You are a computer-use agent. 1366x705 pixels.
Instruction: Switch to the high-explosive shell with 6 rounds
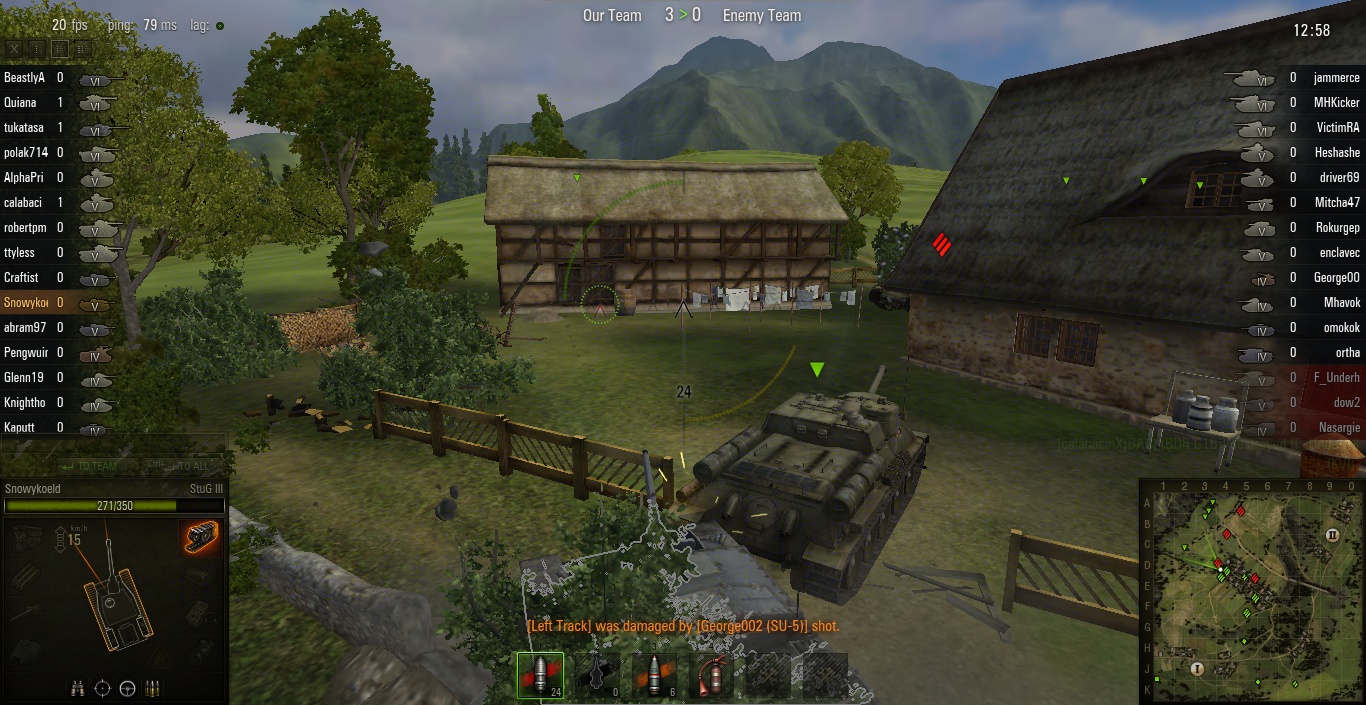click(x=654, y=675)
